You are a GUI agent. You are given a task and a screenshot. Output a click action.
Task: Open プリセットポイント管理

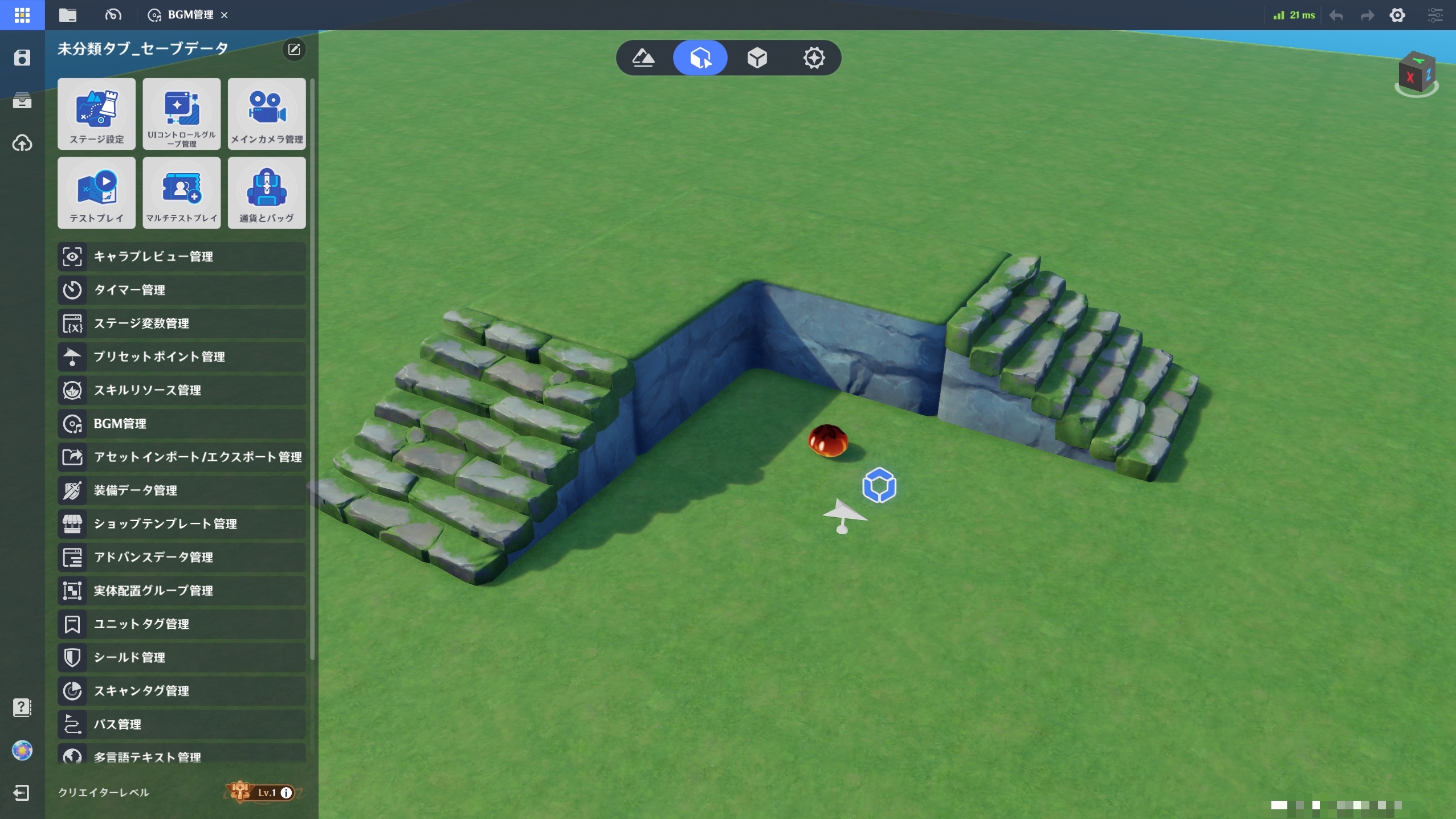point(181,357)
